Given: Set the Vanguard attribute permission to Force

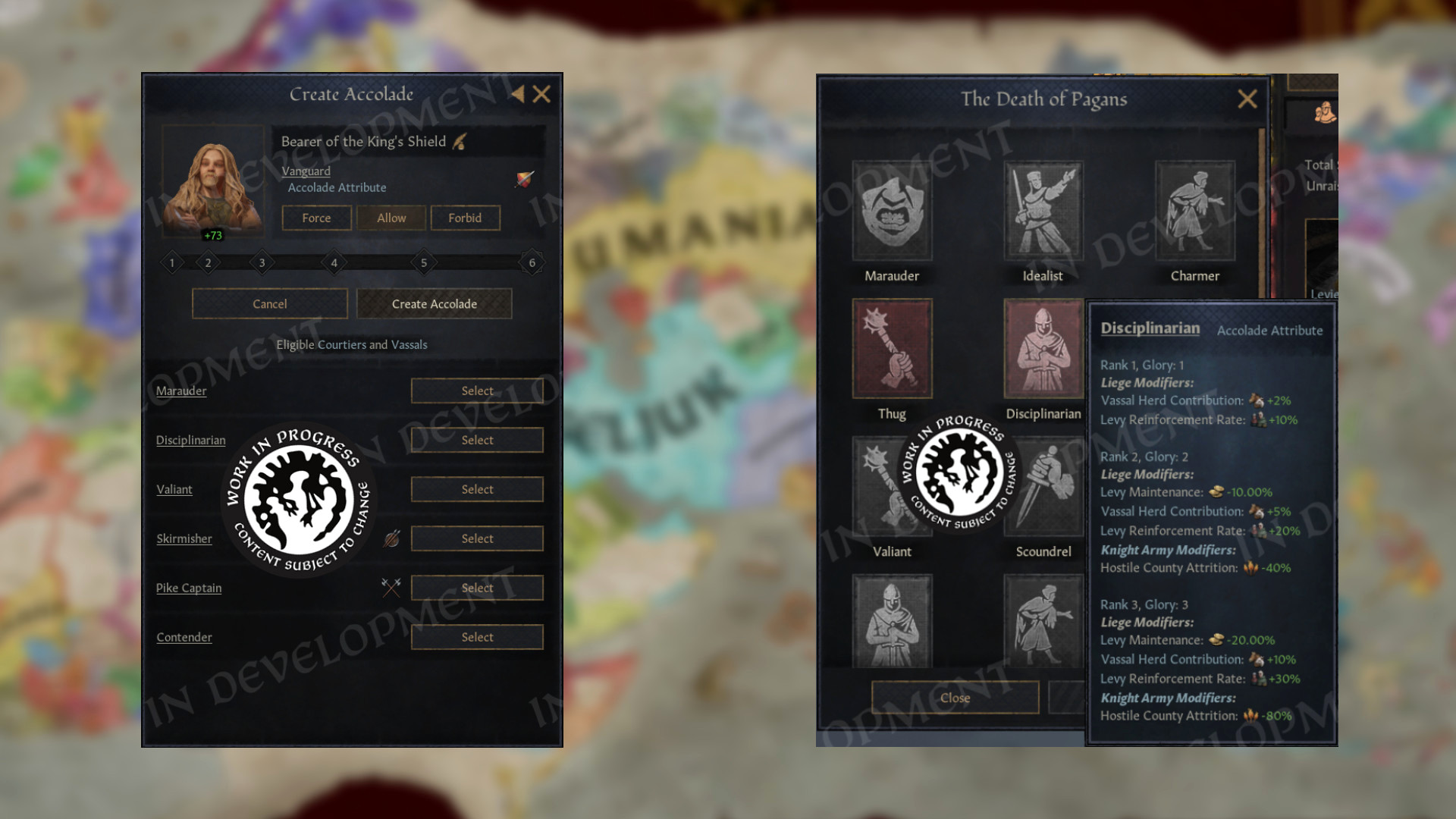Looking at the screenshot, I should (315, 218).
